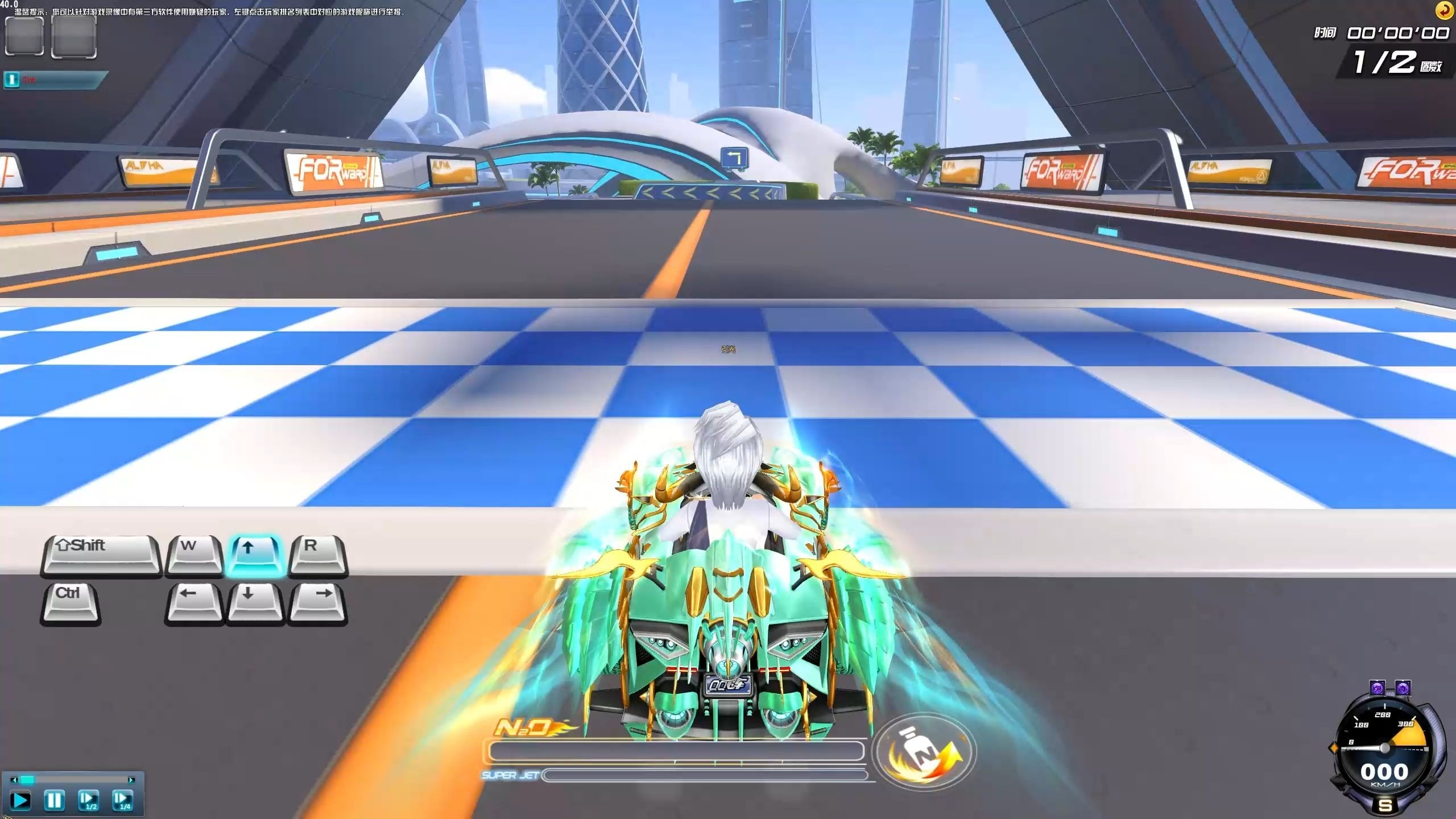The image size is (1456, 819).
Task: Play the replay at normal speed
Action: point(20,800)
